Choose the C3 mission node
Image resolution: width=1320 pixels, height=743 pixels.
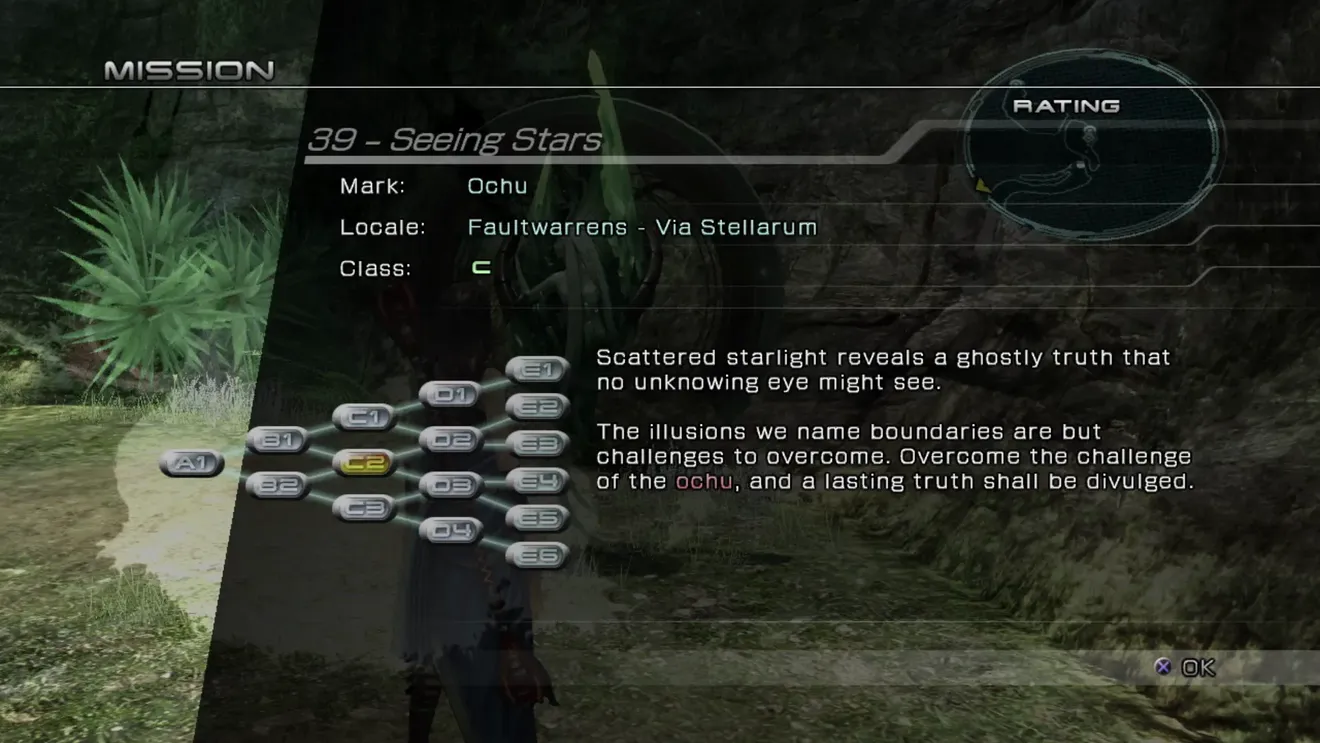click(x=364, y=508)
